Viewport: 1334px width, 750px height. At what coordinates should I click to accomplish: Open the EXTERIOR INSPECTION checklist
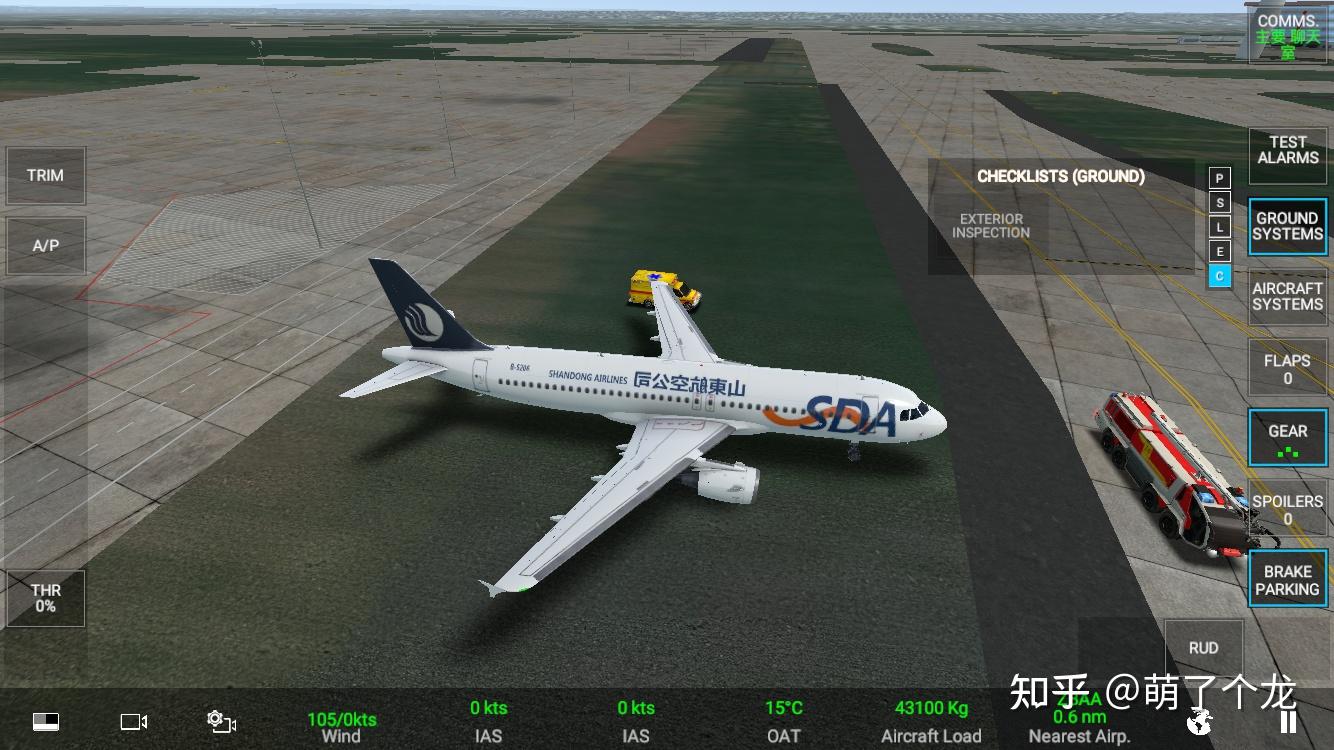click(x=990, y=226)
